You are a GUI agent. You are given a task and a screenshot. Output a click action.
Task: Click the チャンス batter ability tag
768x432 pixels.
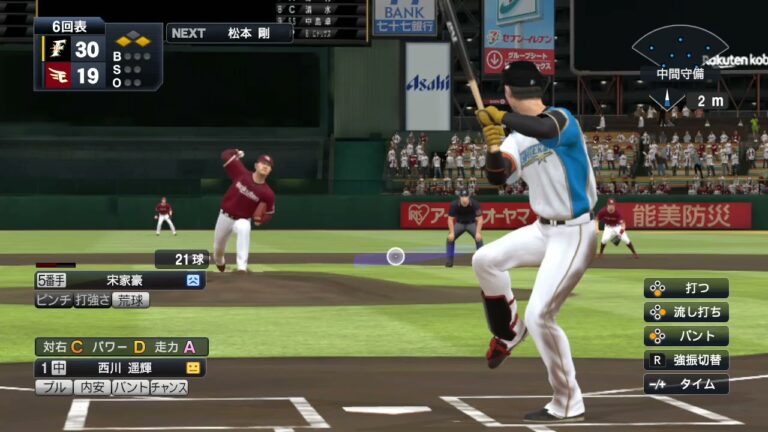click(x=169, y=388)
